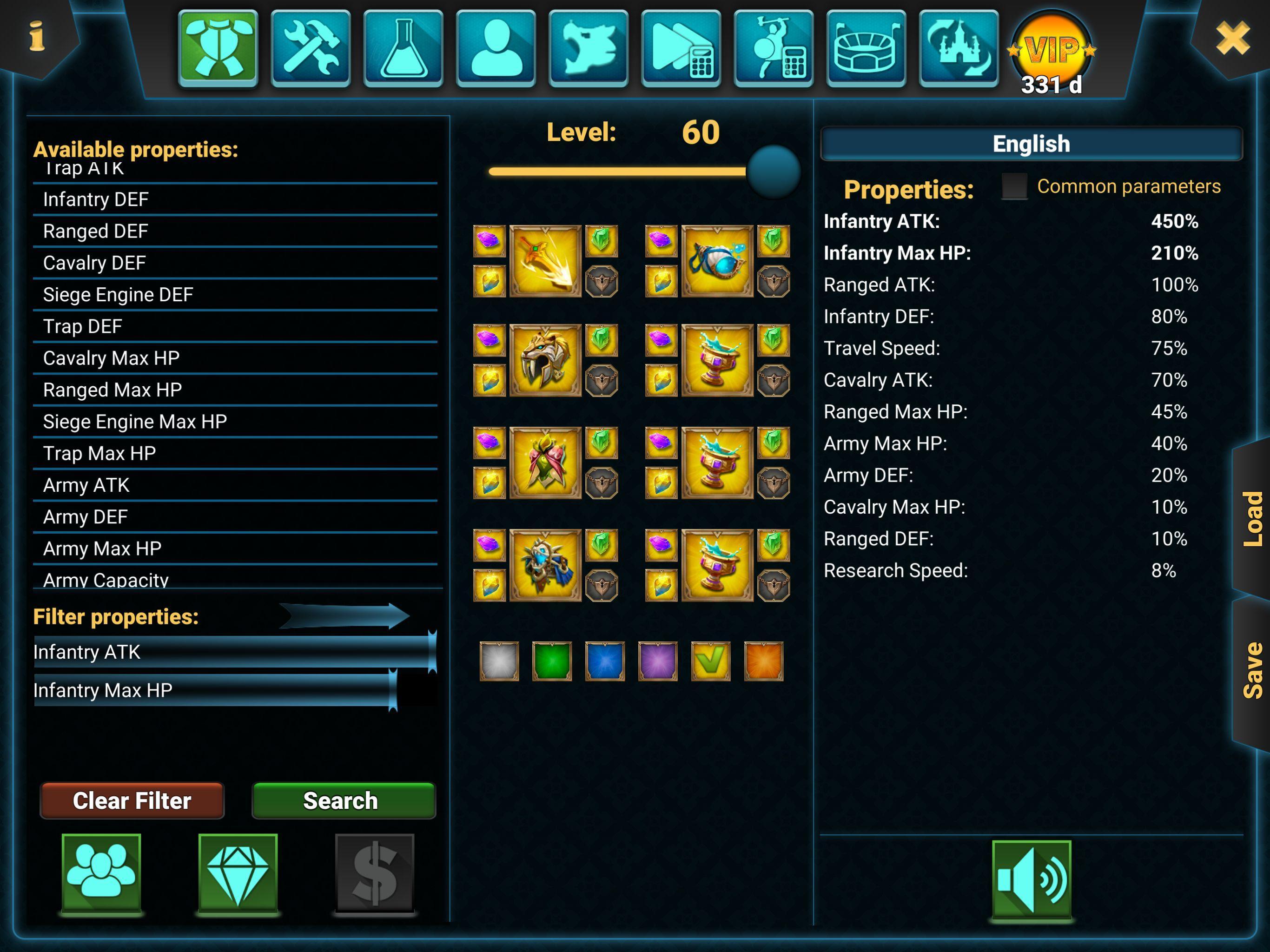The height and width of the screenshot is (952, 1270).
Task: Click the level slider handle
Action: pos(774,172)
